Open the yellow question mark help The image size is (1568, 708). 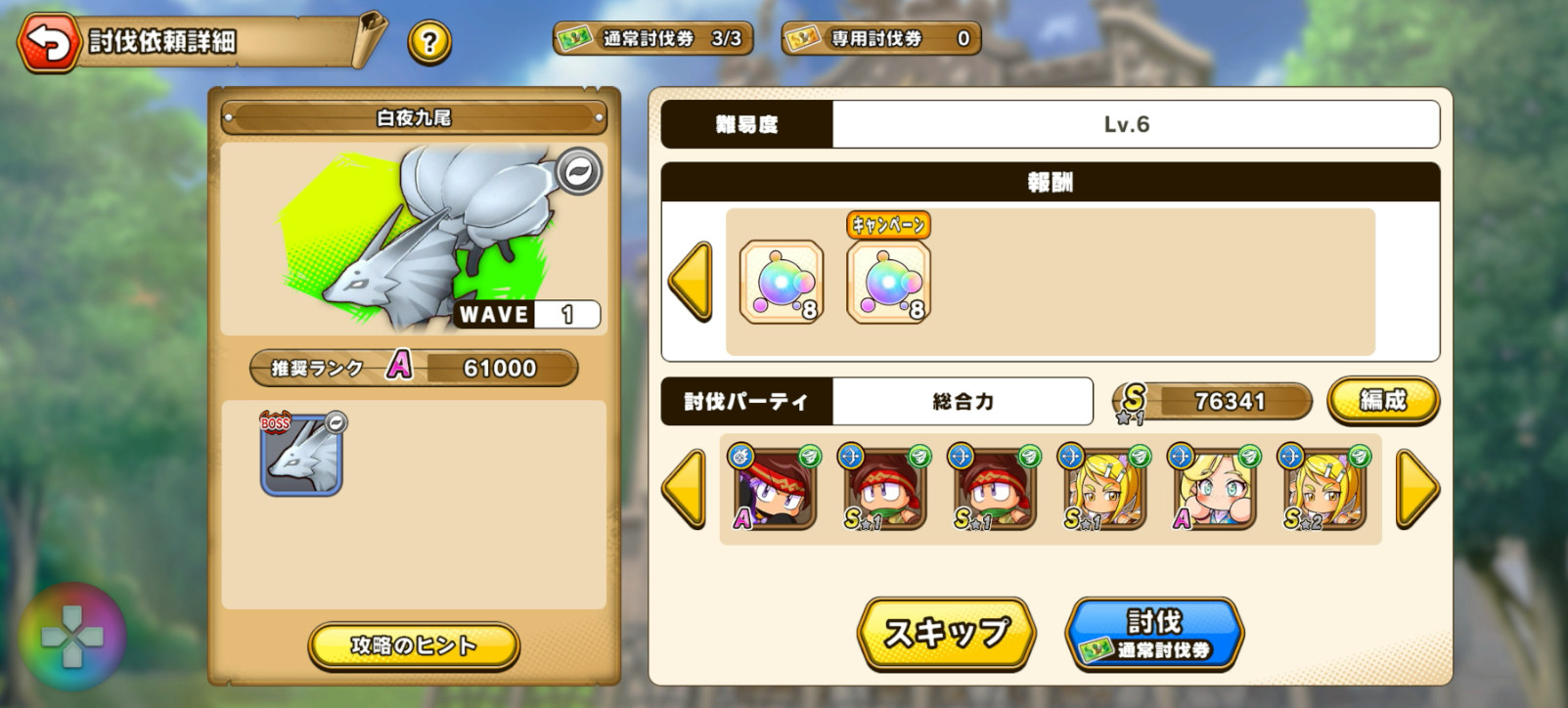429,43
